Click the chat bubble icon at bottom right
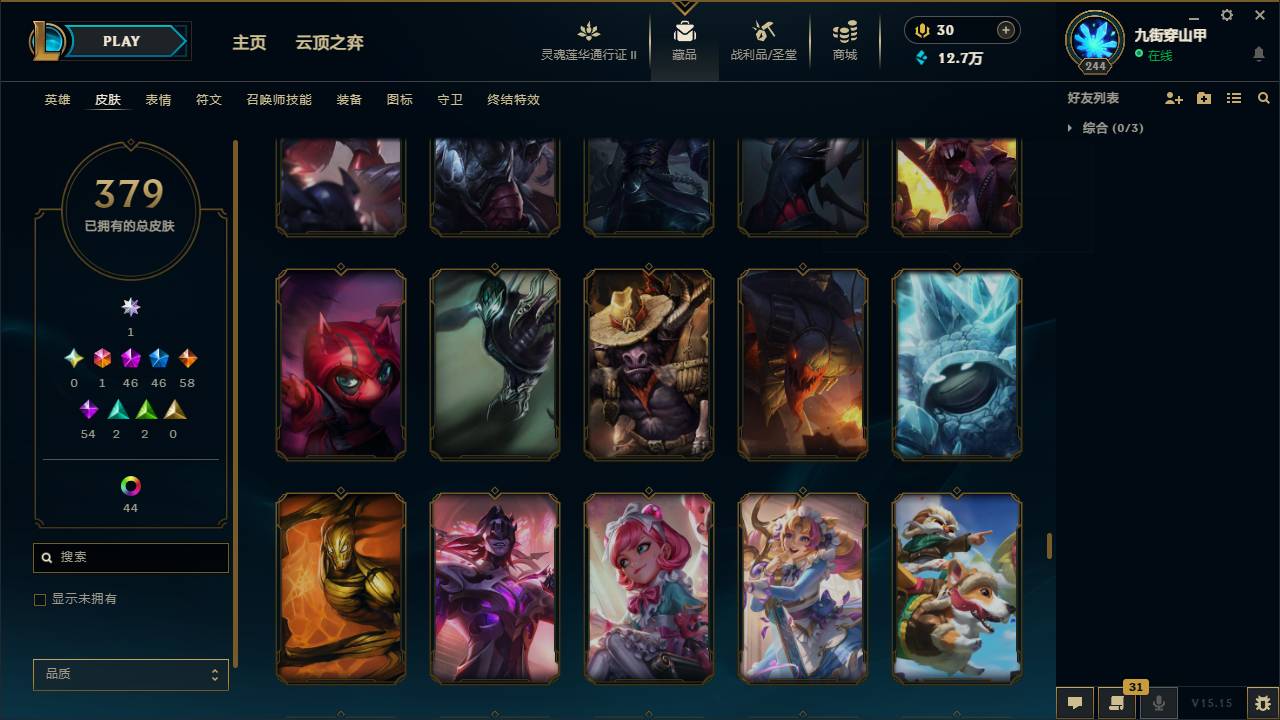Viewport: 1280px width, 720px height. tap(1074, 702)
